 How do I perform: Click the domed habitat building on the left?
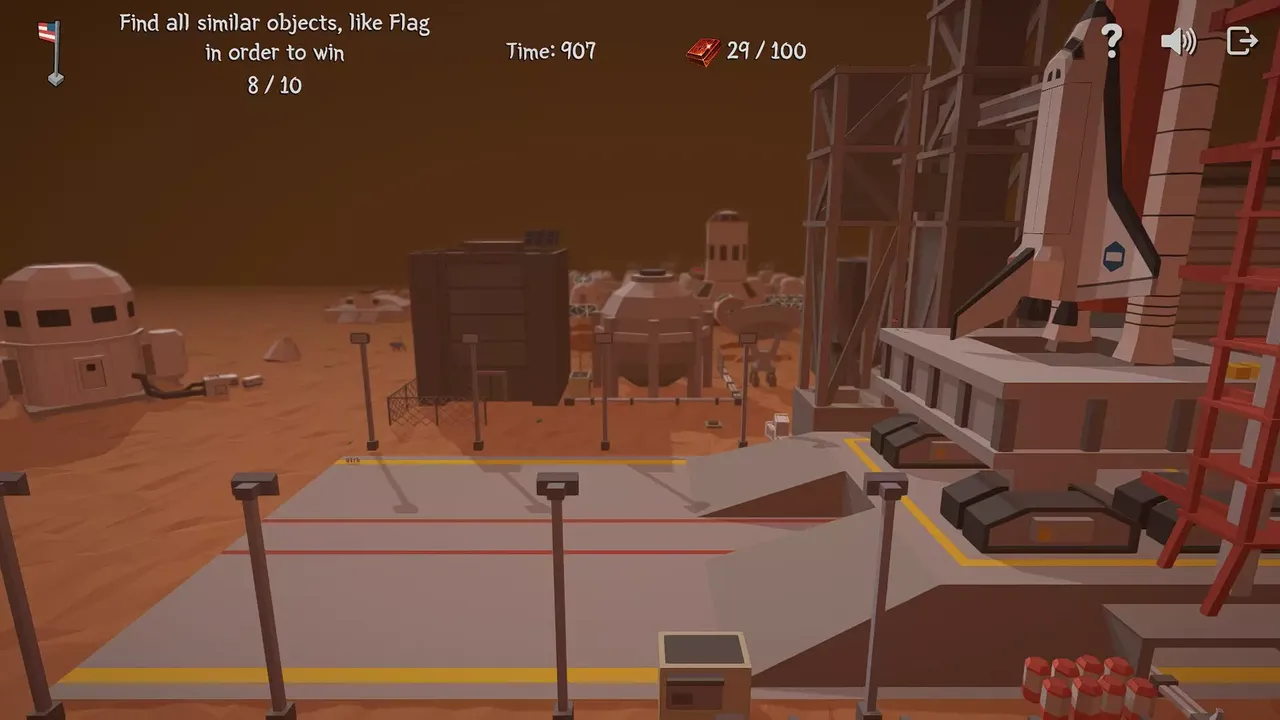[x=65, y=320]
